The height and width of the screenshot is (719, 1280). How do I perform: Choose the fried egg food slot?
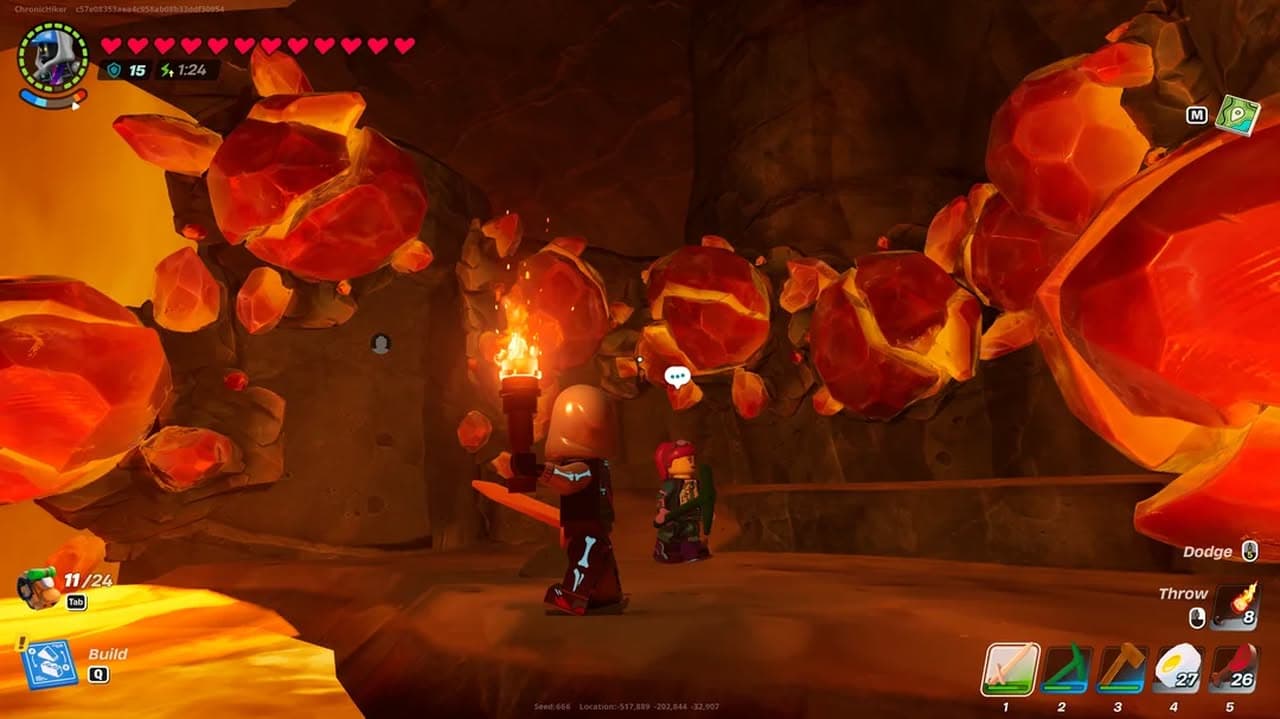[1178, 669]
